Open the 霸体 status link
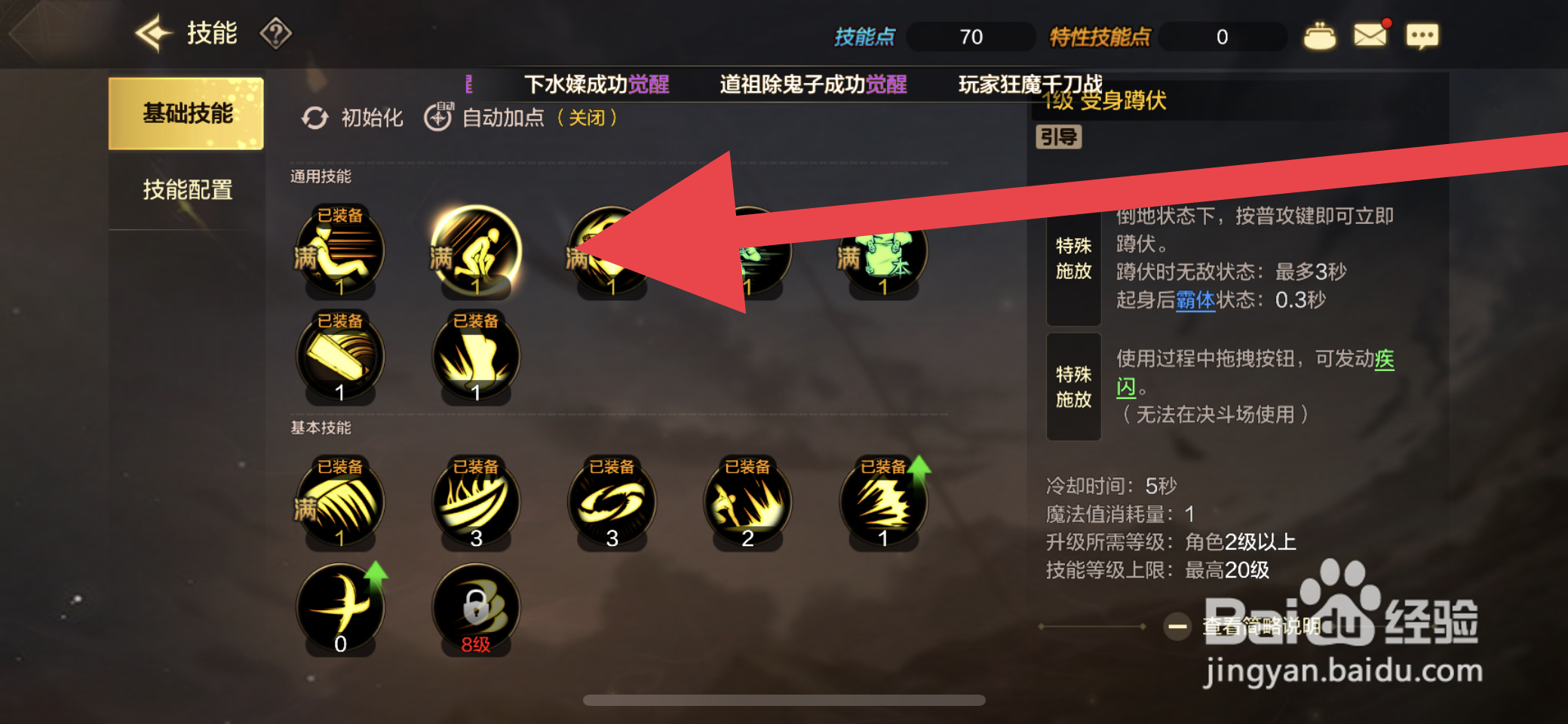Image resolution: width=1568 pixels, height=724 pixels. point(1194,299)
